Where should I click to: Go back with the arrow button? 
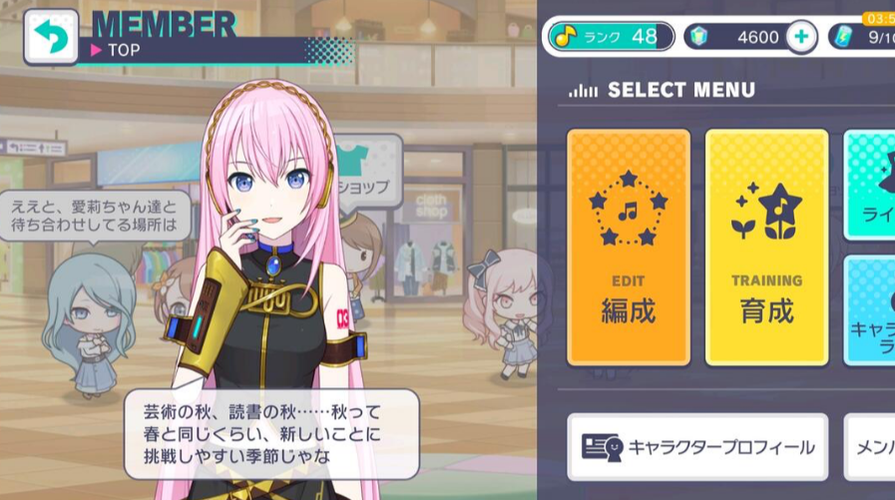click(x=49, y=36)
